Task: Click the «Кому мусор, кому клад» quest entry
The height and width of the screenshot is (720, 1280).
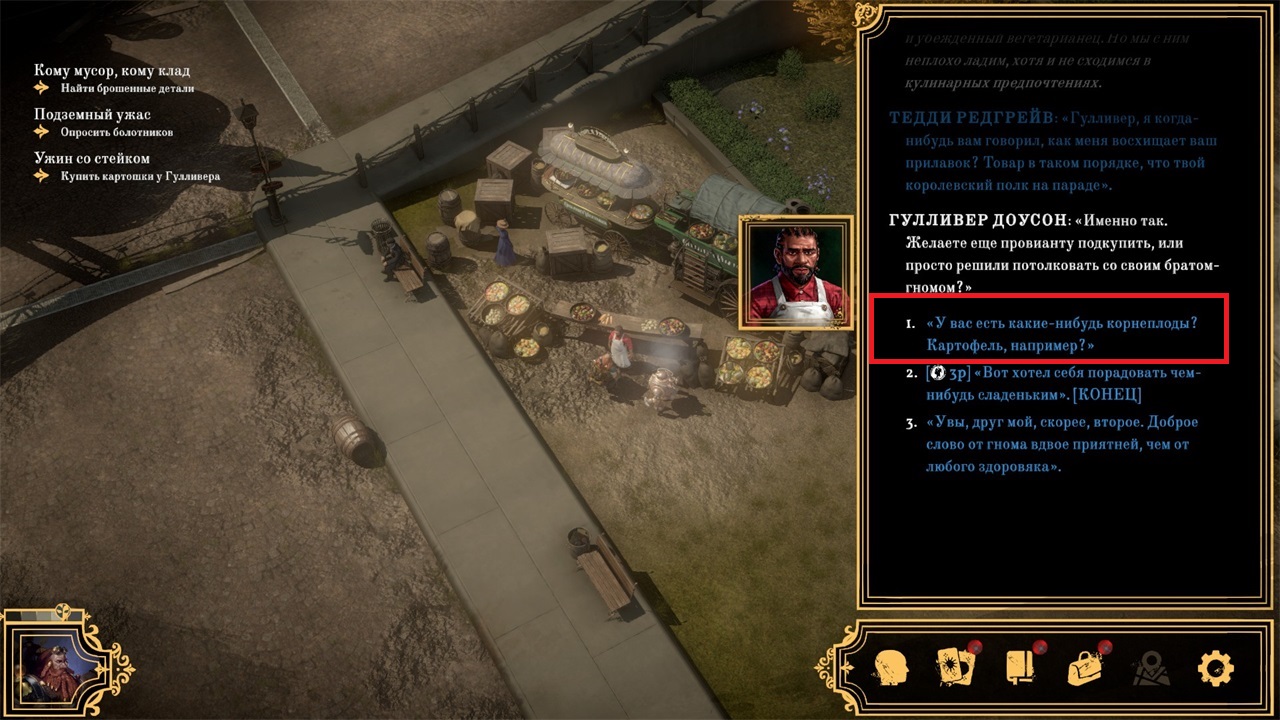Action: point(112,71)
